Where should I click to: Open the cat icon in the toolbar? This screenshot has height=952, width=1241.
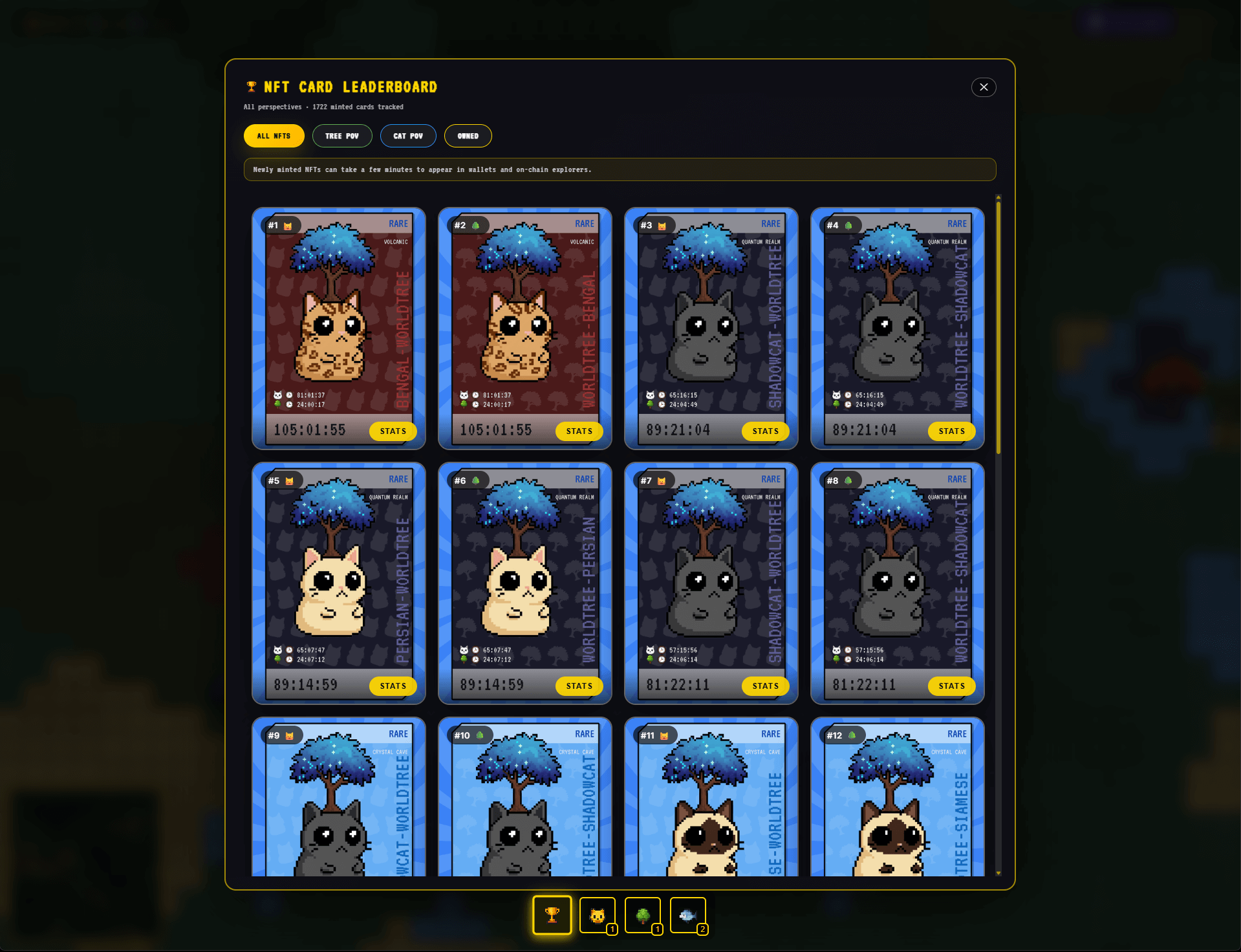click(597, 915)
